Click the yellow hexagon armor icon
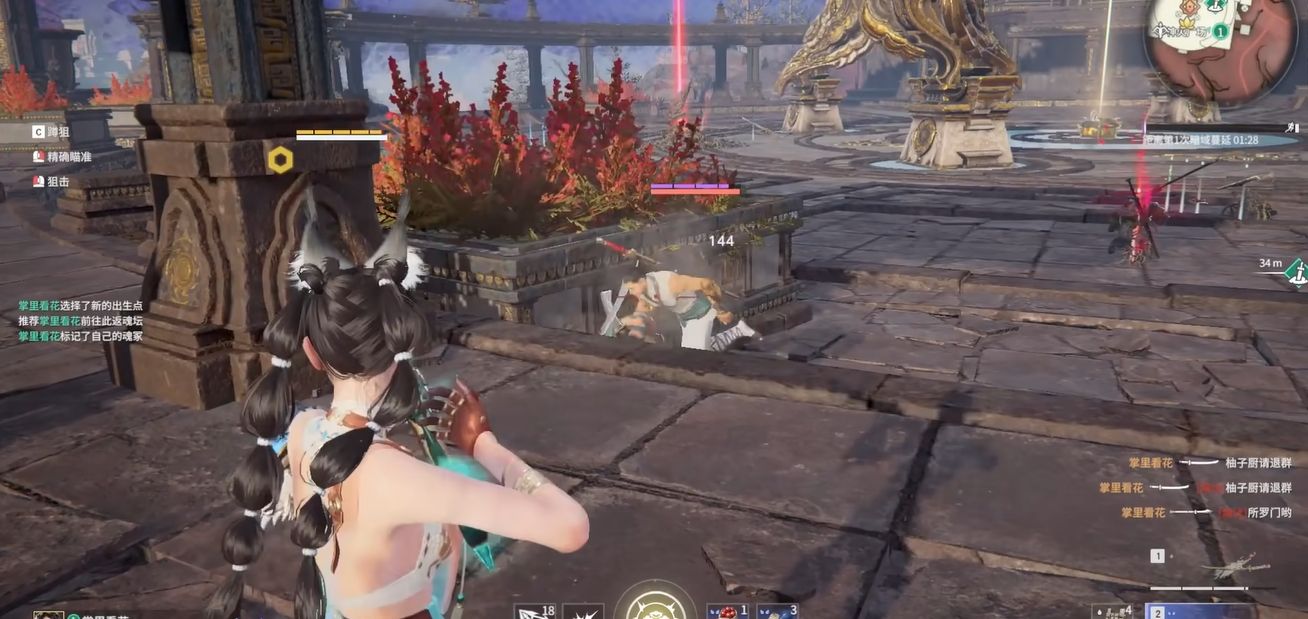The image size is (1308, 619). (280, 159)
